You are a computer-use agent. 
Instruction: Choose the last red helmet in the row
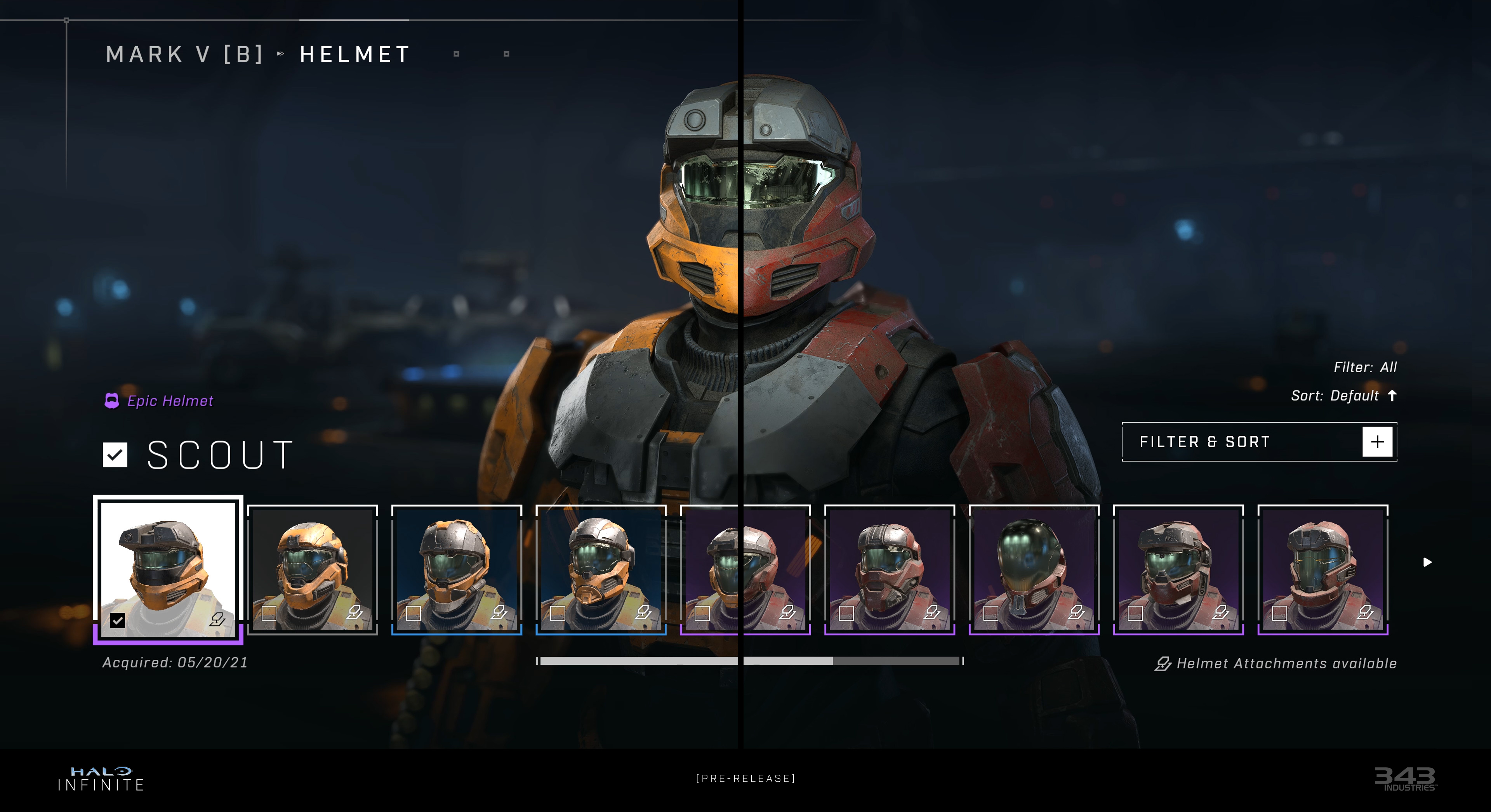[x=1322, y=569]
